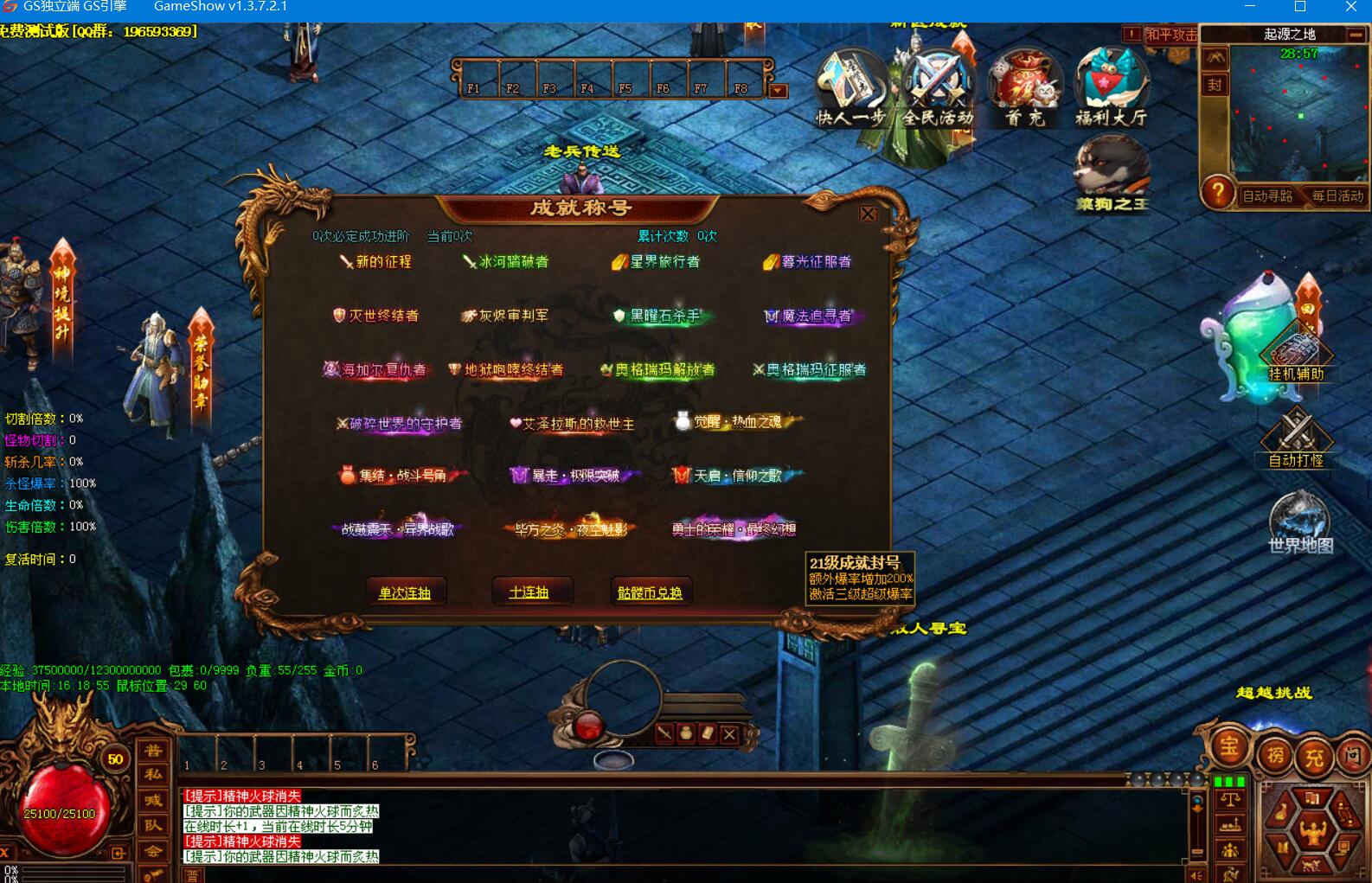The height and width of the screenshot is (883, 1372).
Task: Choose the 灭世终结者 title
Action: click(376, 316)
